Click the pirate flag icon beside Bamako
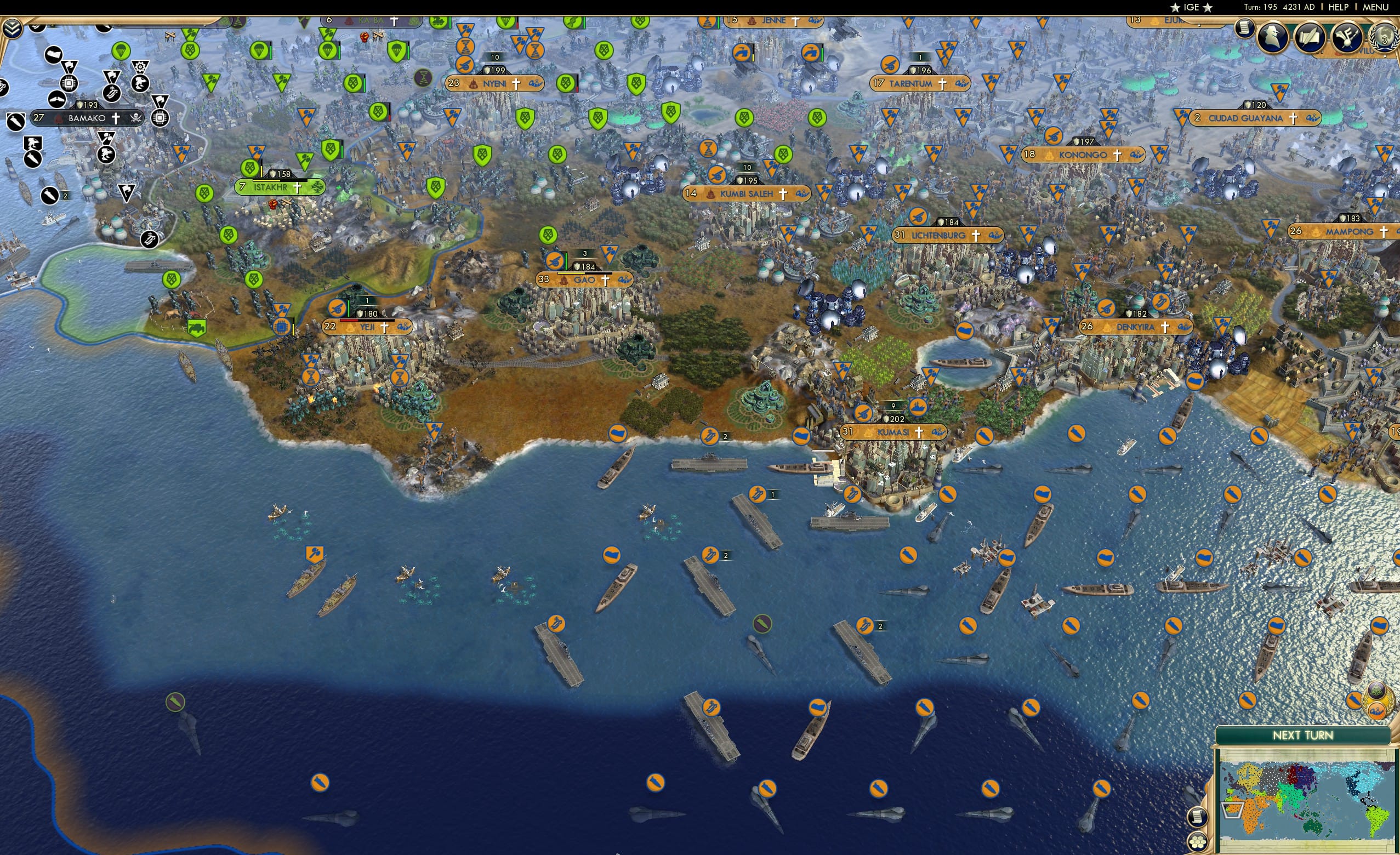The image size is (1400, 855). point(136,118)
